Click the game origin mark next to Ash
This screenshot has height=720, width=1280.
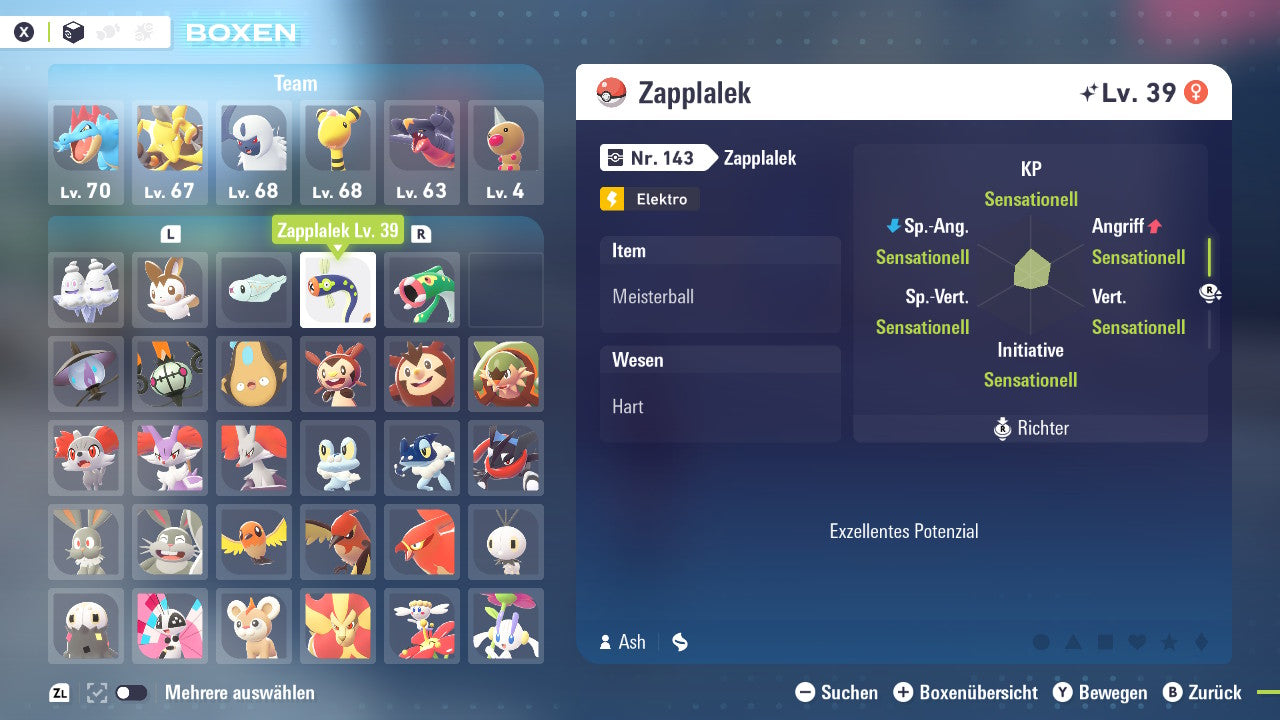(680, 642)
